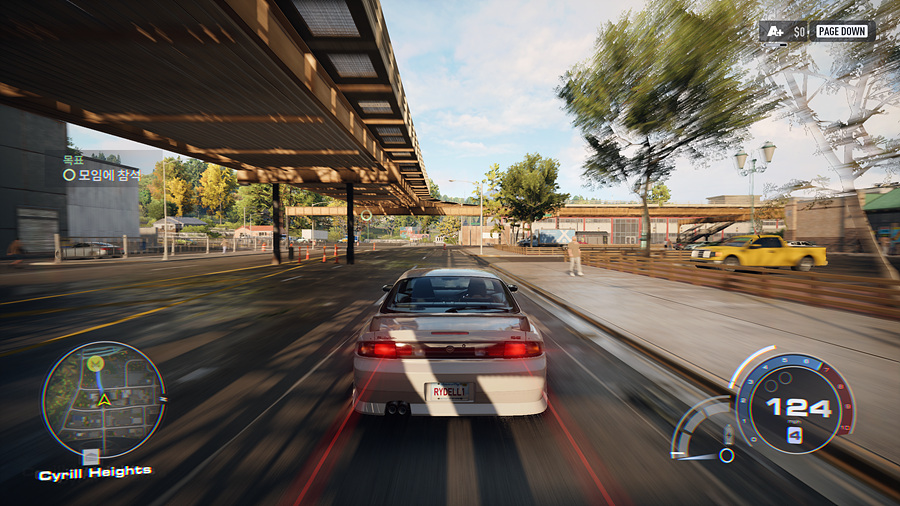This screenshot has width=900, height=506.
Task: Select the 모임에 참석 objective tracker
Action: tap(103, 174)
